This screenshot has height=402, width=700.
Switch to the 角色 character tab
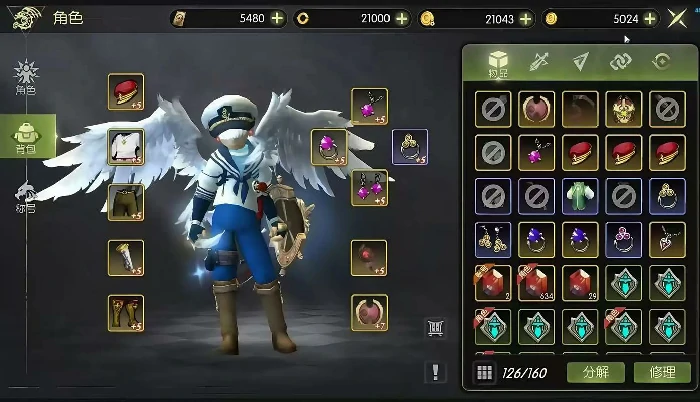coord(25,77)
